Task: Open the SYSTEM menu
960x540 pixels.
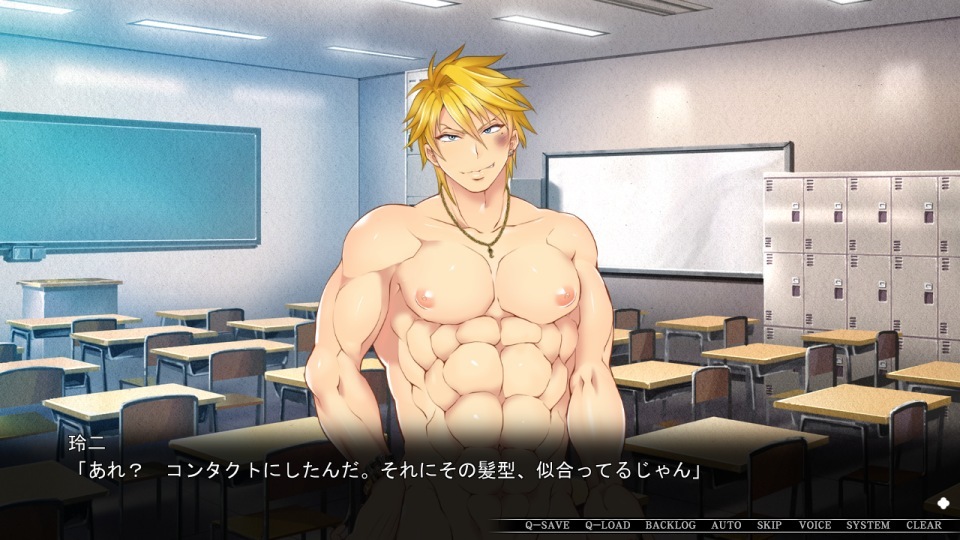Action: pyautogui.click(x=868, y=525)
